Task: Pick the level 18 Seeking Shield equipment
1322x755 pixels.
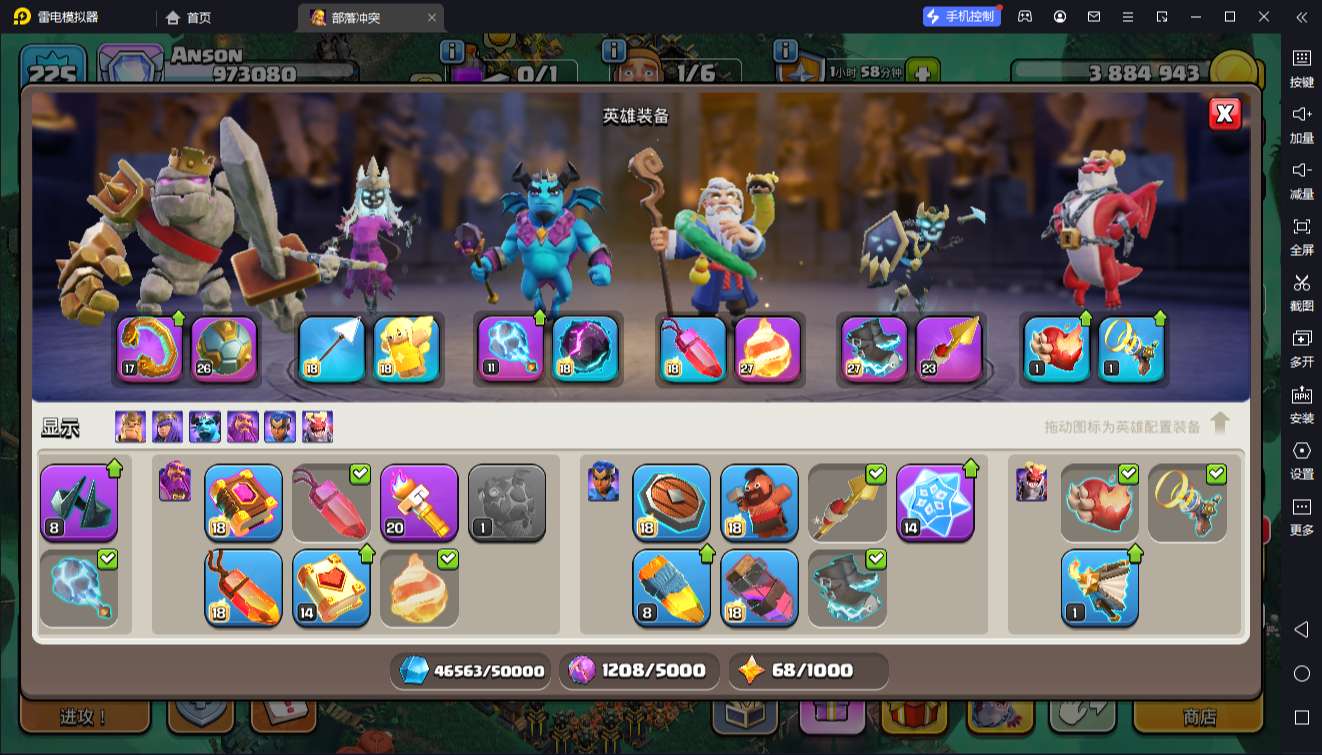Action: 671,502
